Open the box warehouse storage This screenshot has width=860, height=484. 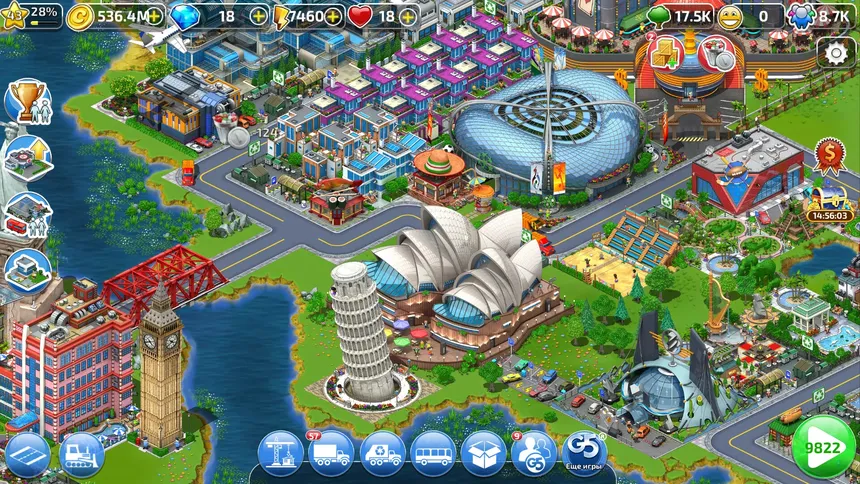click(484, 454)
